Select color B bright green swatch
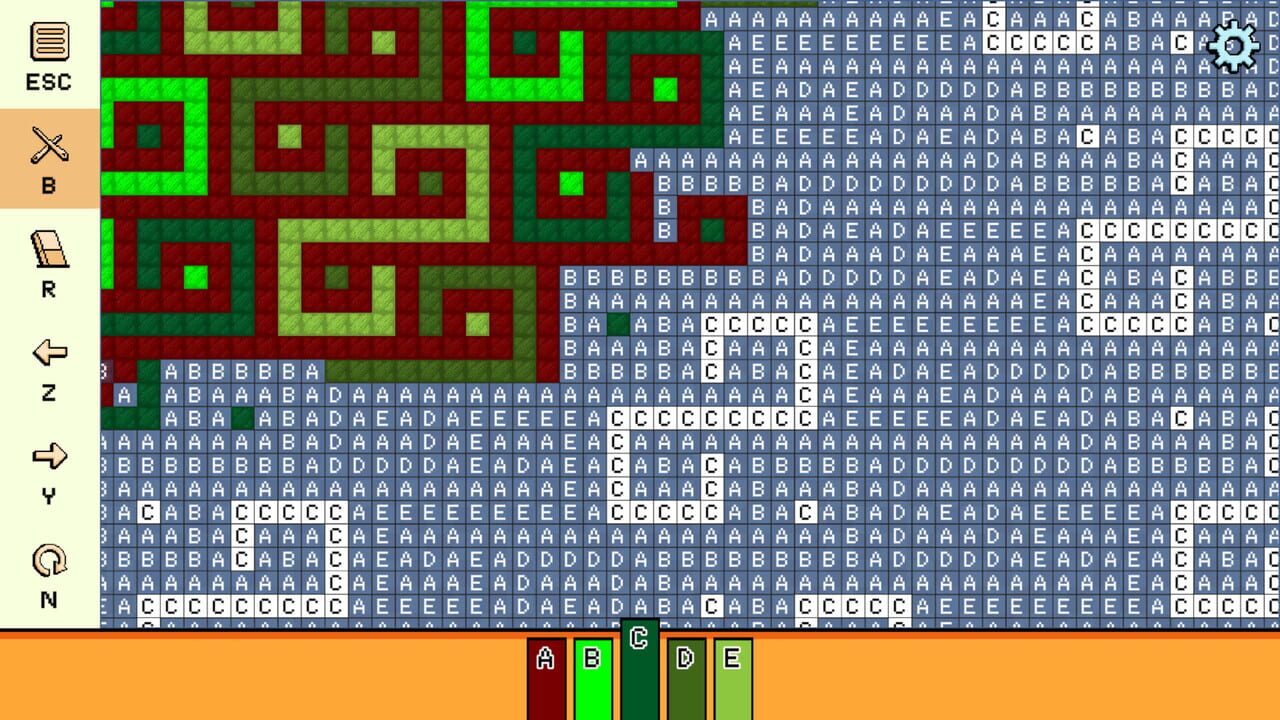 (591, 678)
